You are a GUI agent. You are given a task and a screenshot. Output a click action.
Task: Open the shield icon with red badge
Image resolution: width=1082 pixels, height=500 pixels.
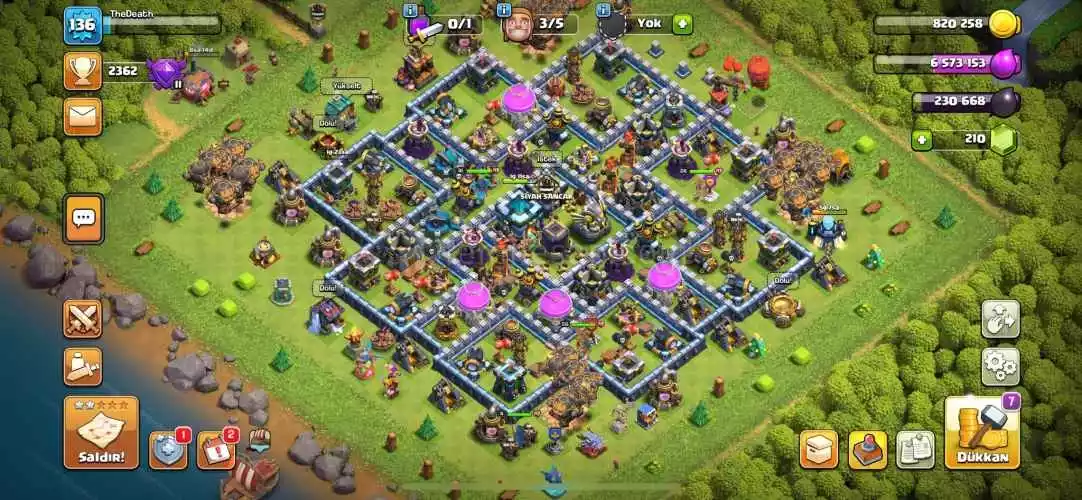click(168, 450)
